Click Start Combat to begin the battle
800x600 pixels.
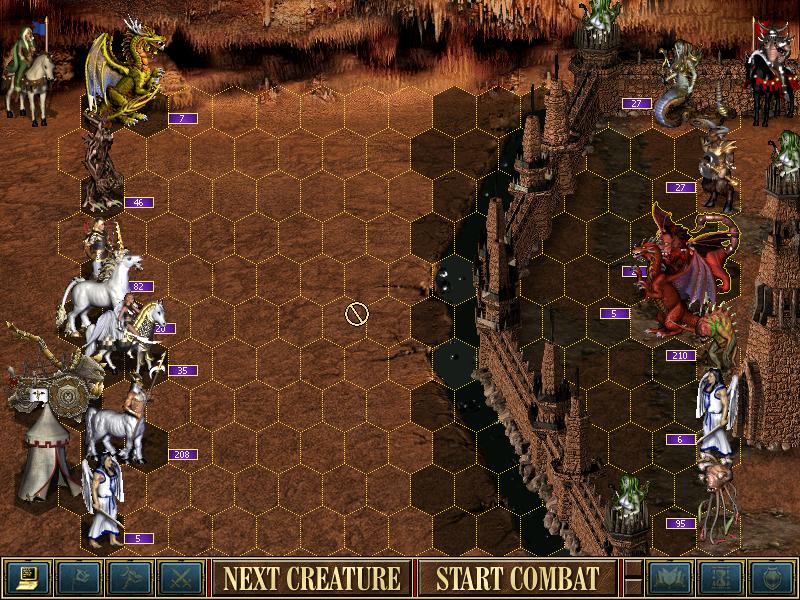point(517,578)
